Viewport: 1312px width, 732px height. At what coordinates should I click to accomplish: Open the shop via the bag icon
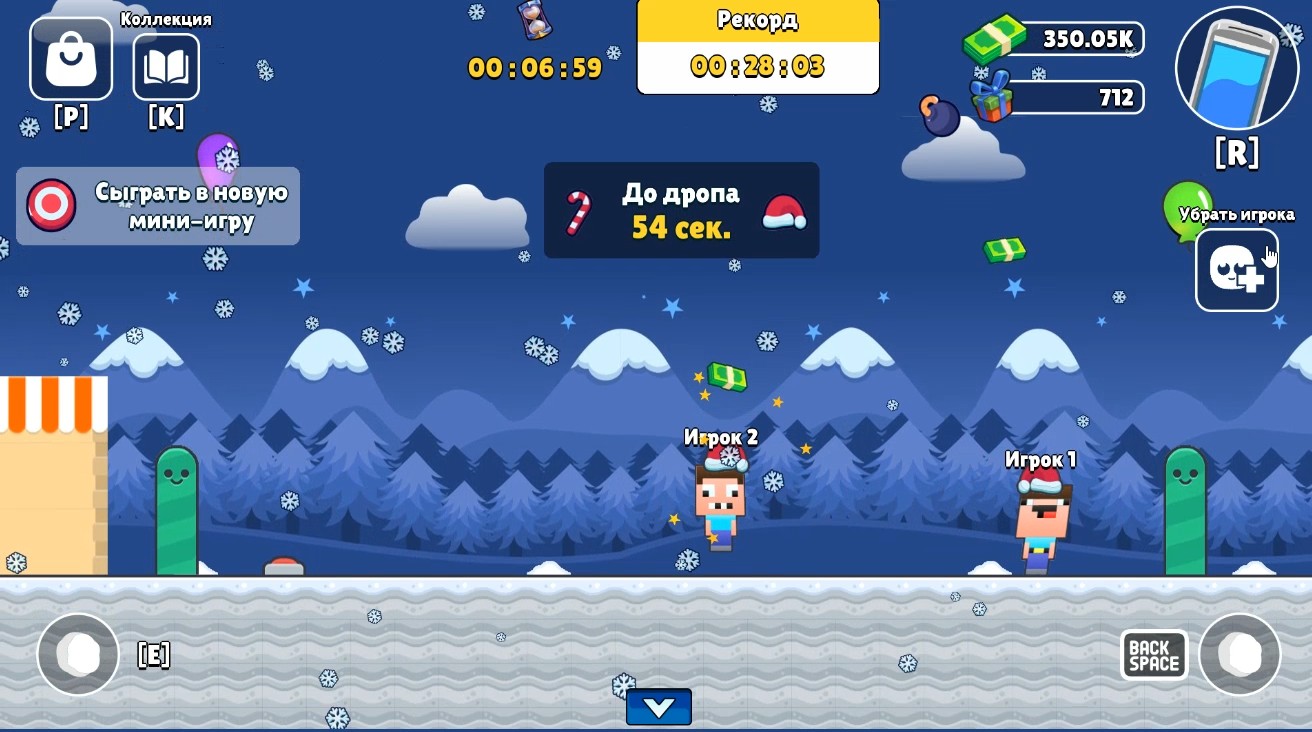(x=70, y=58)
